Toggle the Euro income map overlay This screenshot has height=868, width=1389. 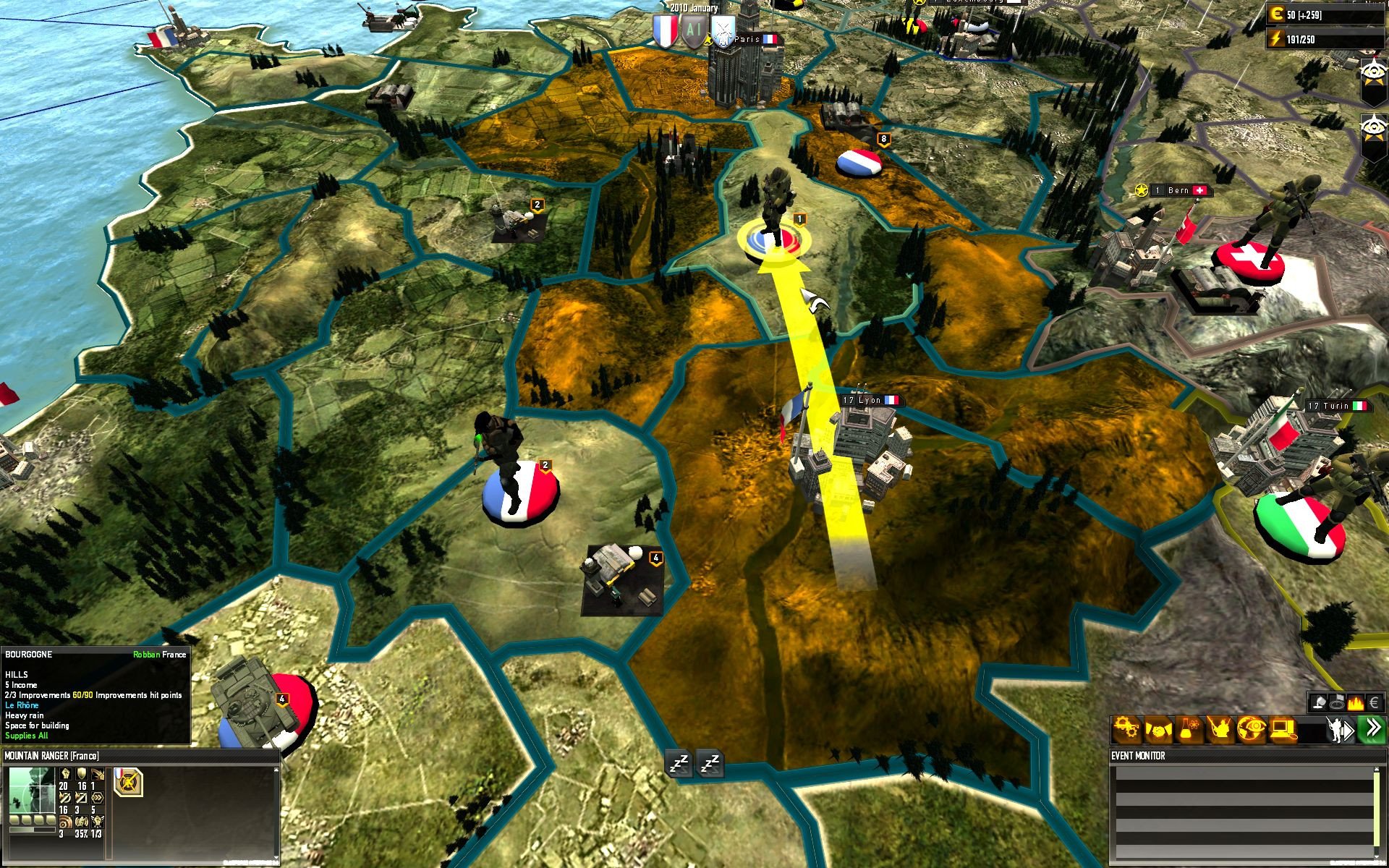coord(1375,702)
